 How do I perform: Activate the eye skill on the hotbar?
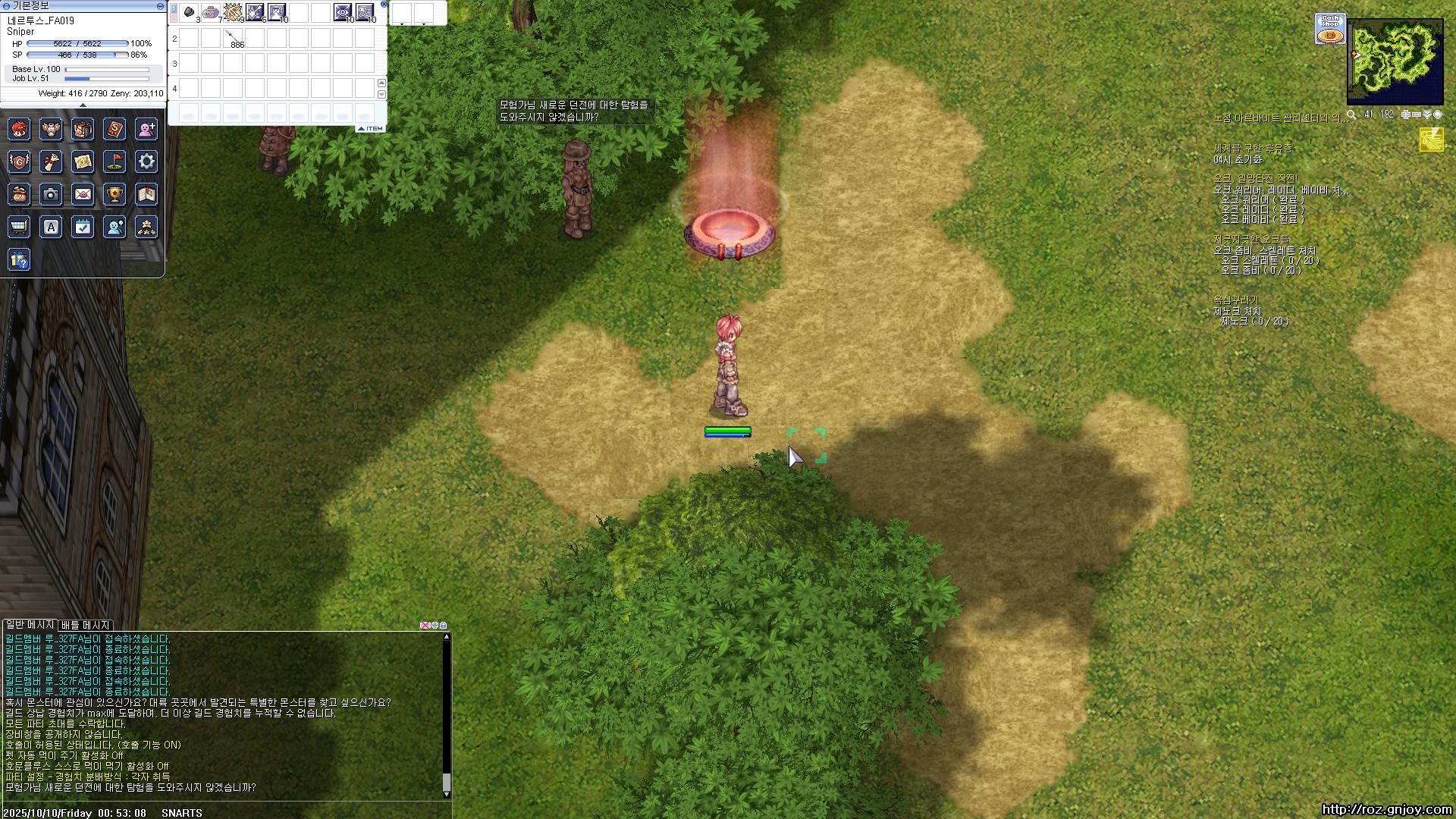pyautogui.click(x=343, y=12)
